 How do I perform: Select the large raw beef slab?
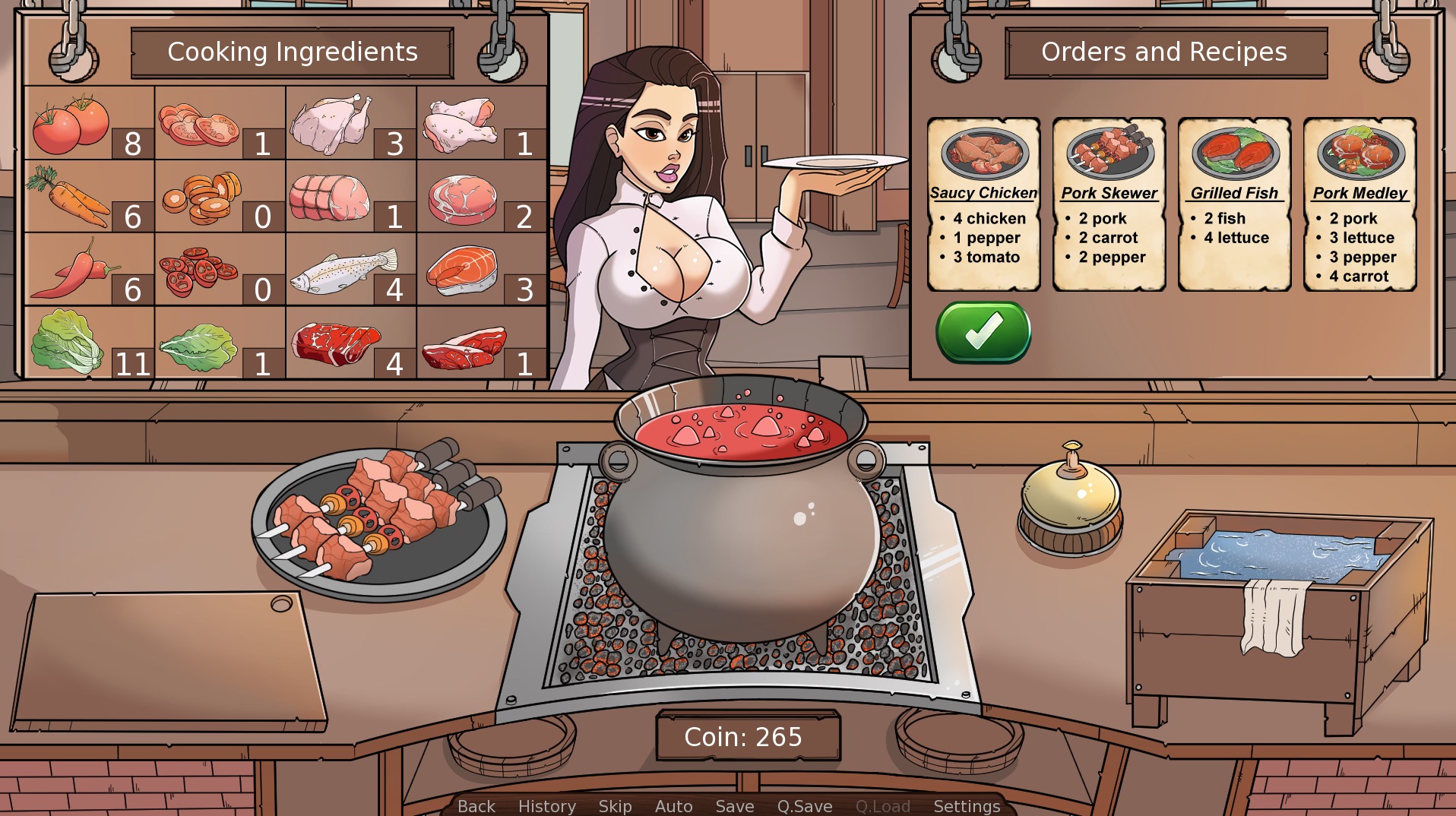click(336, 342)
